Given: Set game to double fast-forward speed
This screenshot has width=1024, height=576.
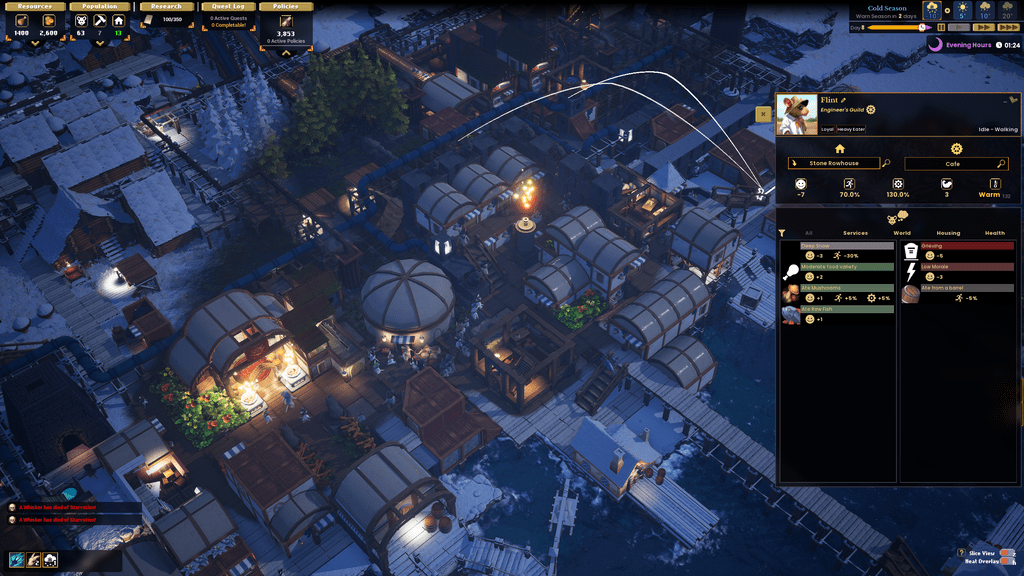Looking at the screenshot, I should (983, 28).
